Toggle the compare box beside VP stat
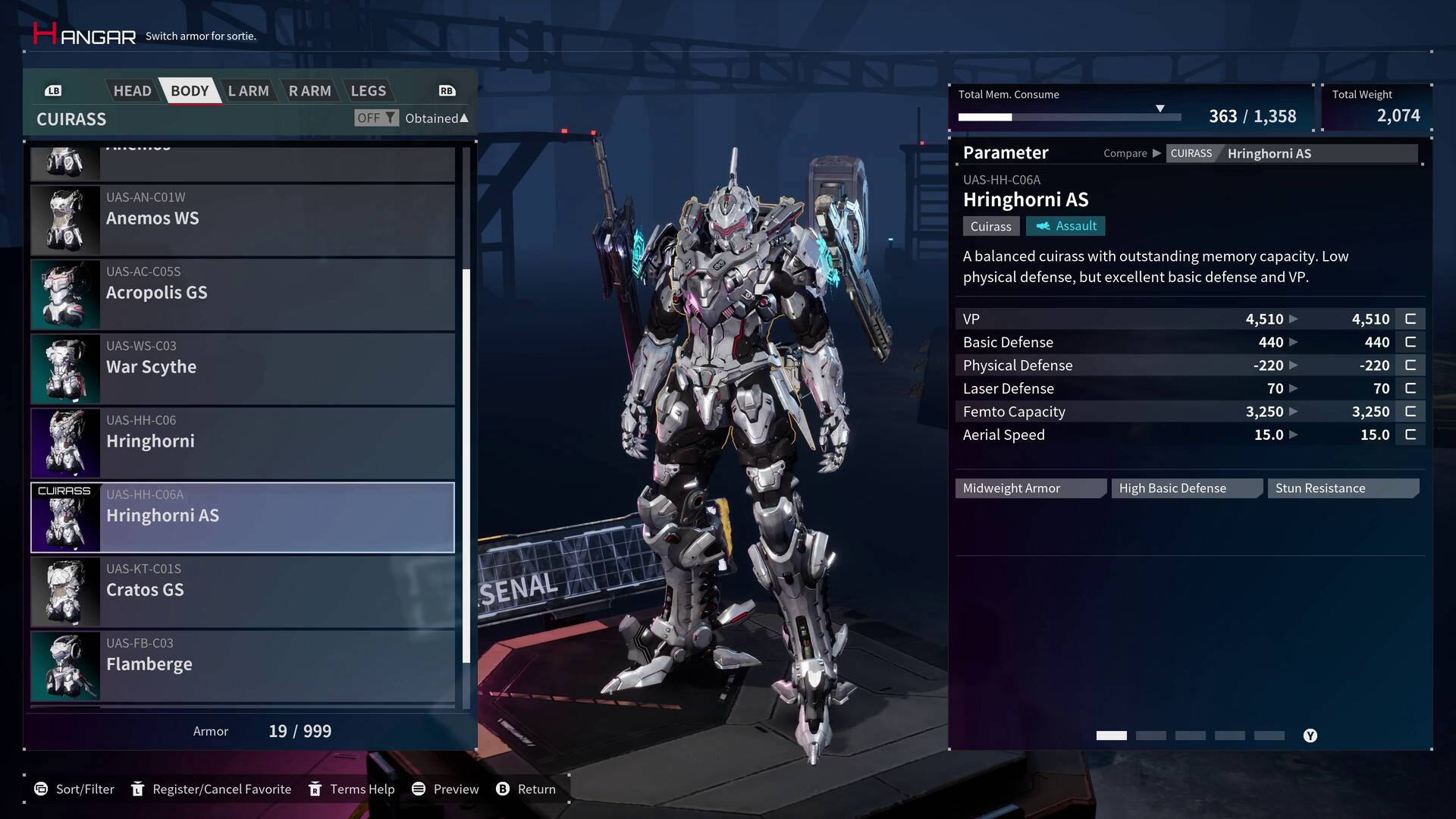The height and width of the screenshot is (819, 1456). [1410, 318]
